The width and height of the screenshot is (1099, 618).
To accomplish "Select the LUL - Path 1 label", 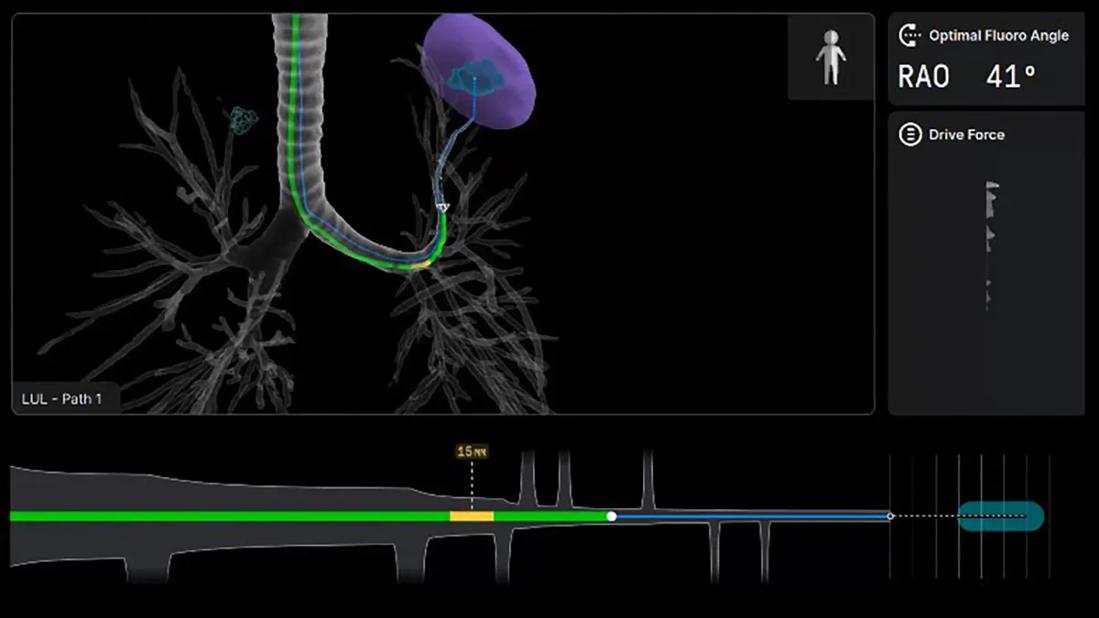I will (62, 399).
